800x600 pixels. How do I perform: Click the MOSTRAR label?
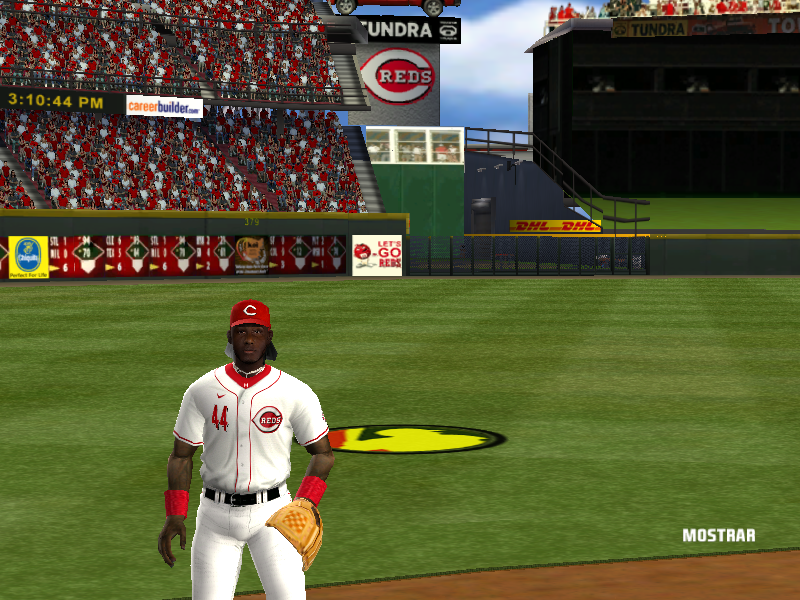click(x=718, y=535)
